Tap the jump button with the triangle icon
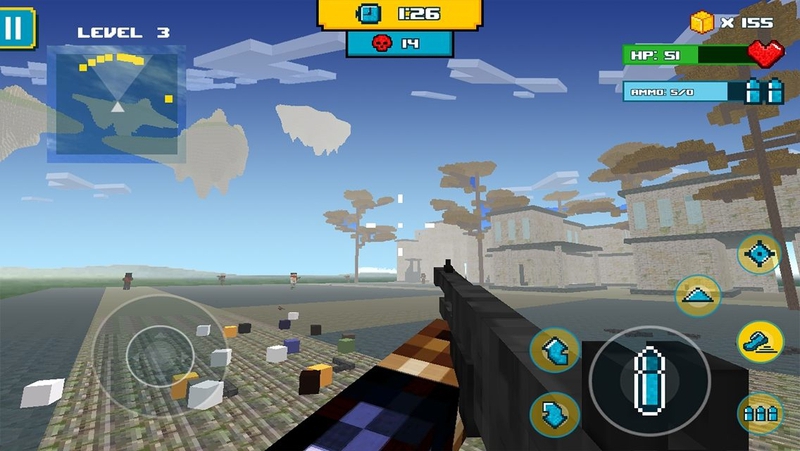Viewport: 800px width, 451px height. [x=697, y=295]
